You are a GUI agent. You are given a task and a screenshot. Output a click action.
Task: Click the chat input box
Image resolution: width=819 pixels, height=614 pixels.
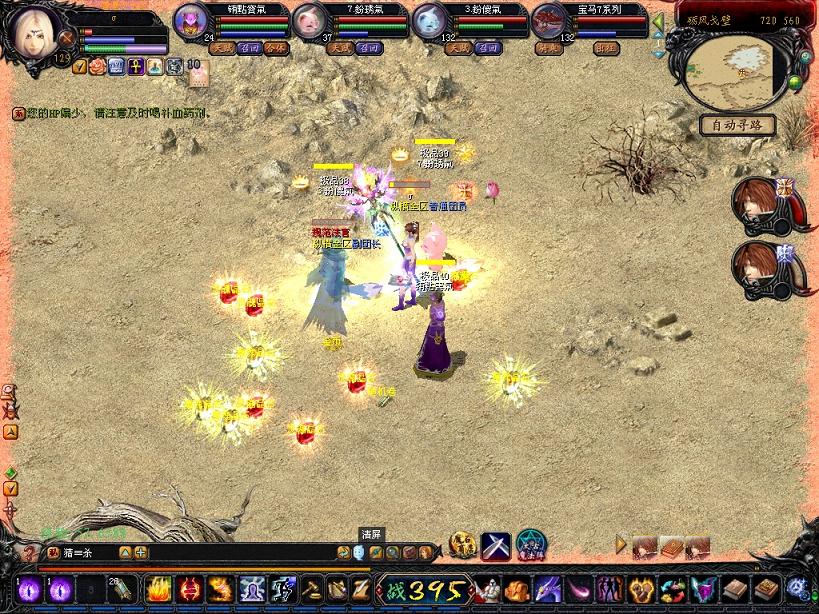[x=230, y=552]
